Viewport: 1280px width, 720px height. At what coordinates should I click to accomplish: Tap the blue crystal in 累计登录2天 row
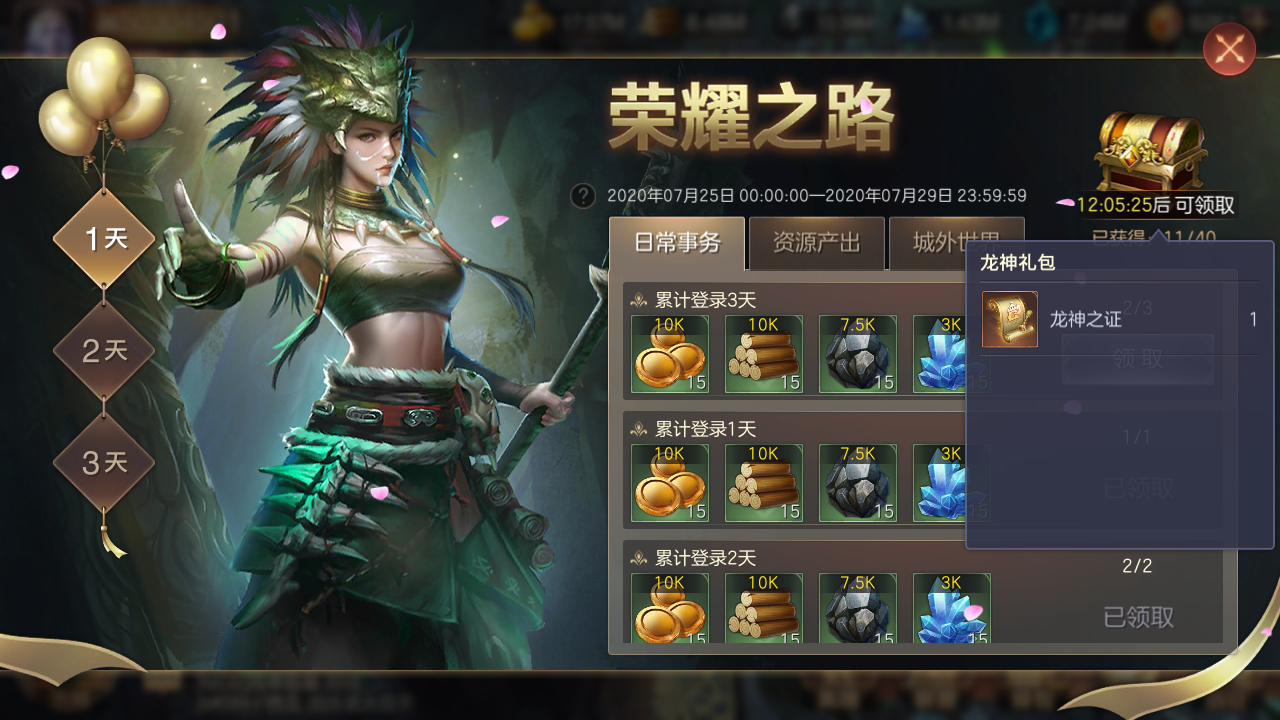[951, 608]
